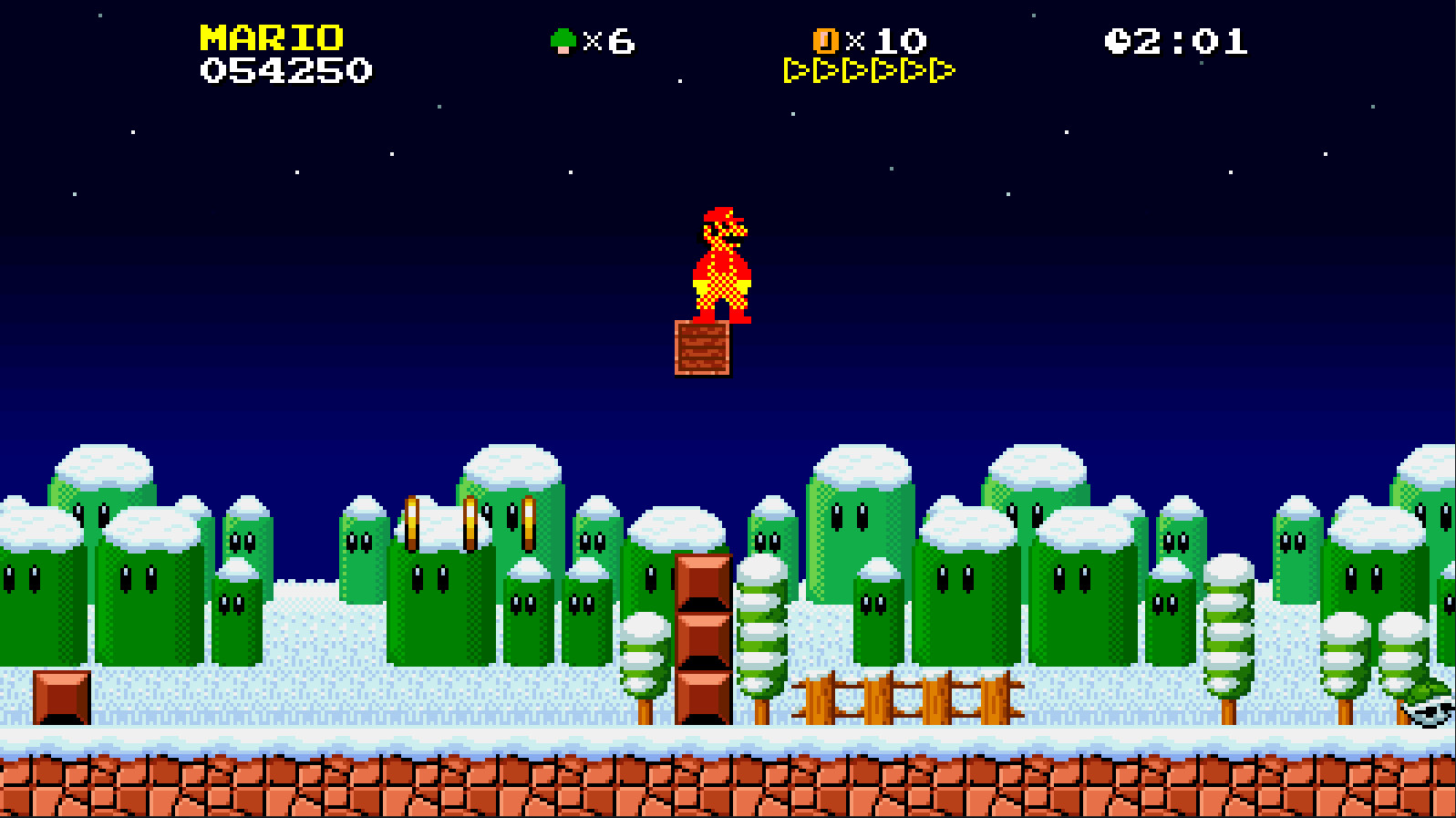Click the x10 coin count value
Screen dimensions: 1456x818
pos(884,41)
